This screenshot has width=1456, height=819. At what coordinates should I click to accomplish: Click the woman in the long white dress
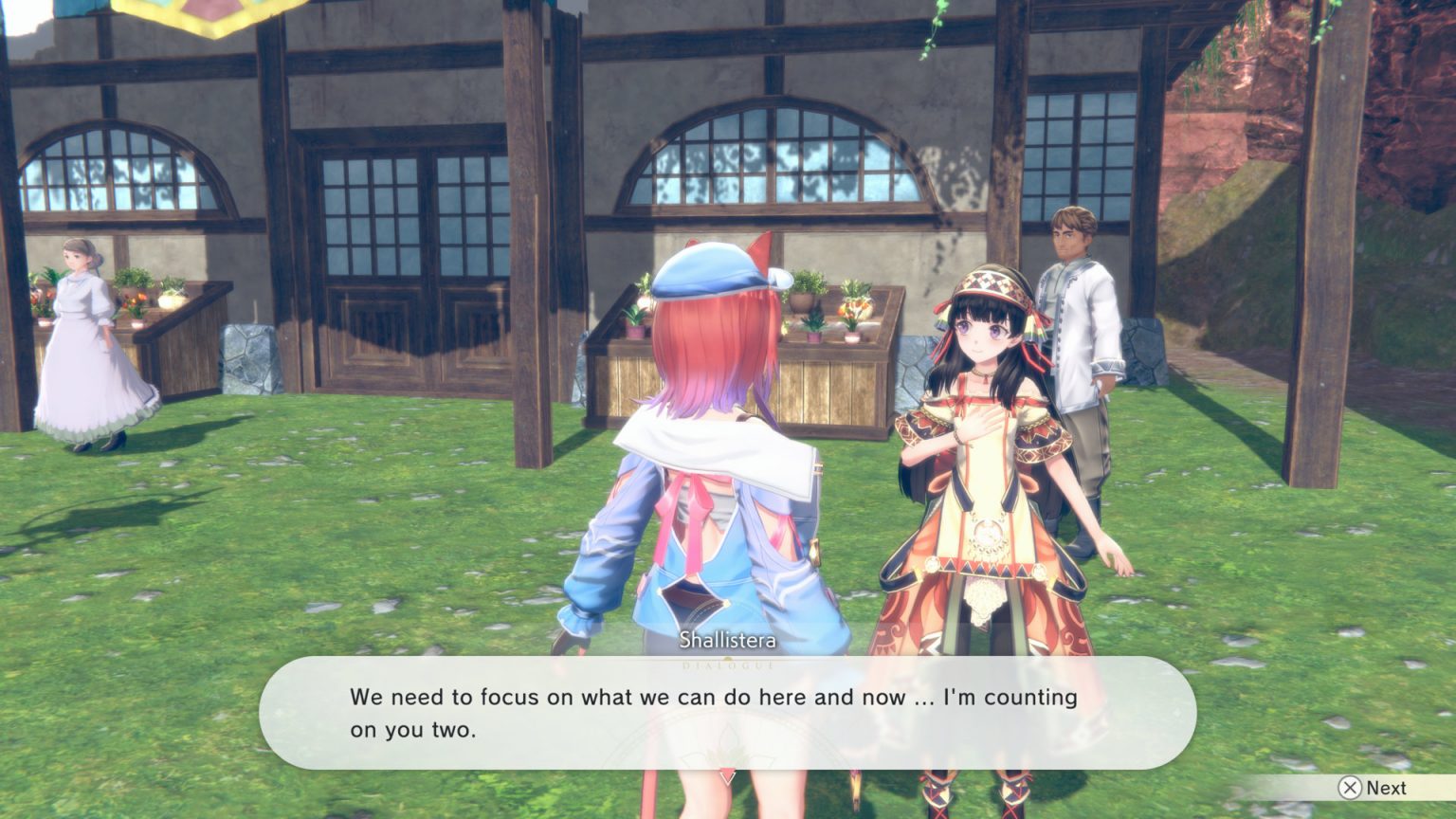[x=81, y=351]
